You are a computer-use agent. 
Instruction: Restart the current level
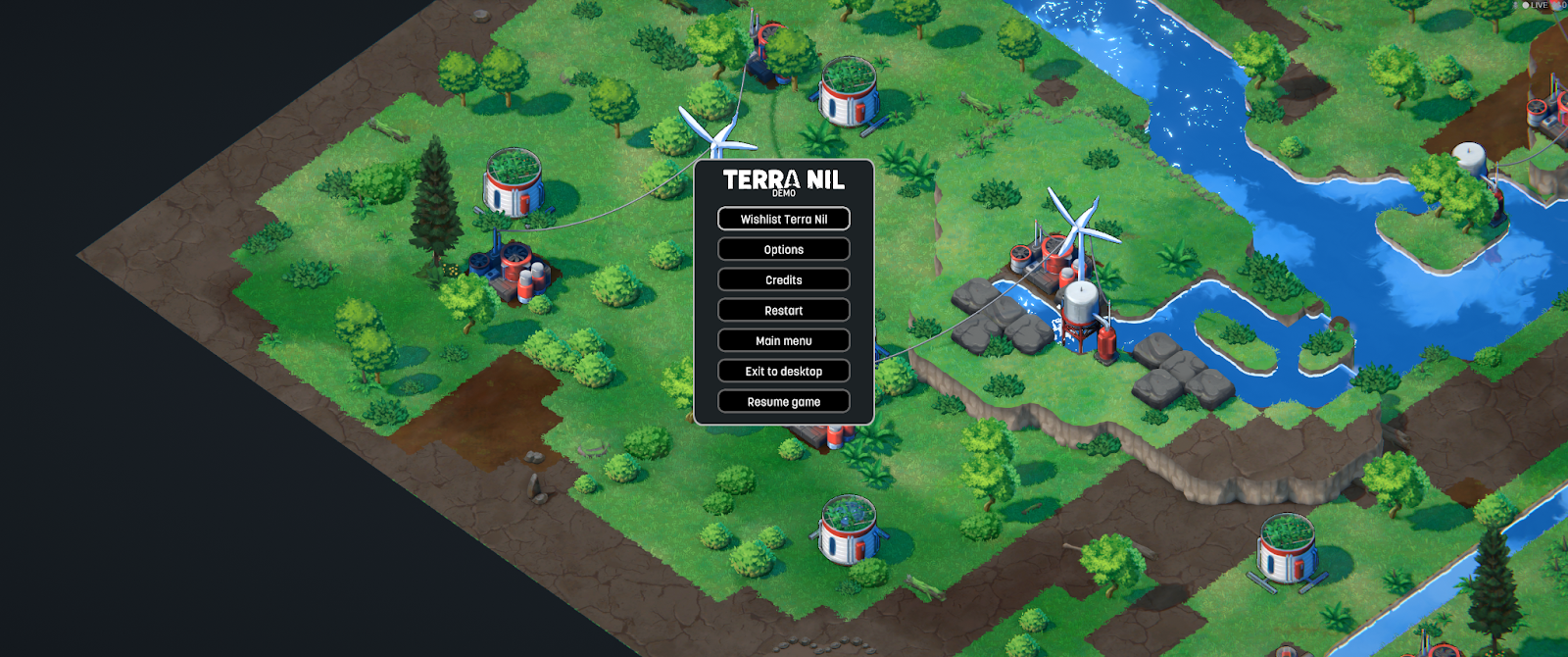tap(783, 310)
